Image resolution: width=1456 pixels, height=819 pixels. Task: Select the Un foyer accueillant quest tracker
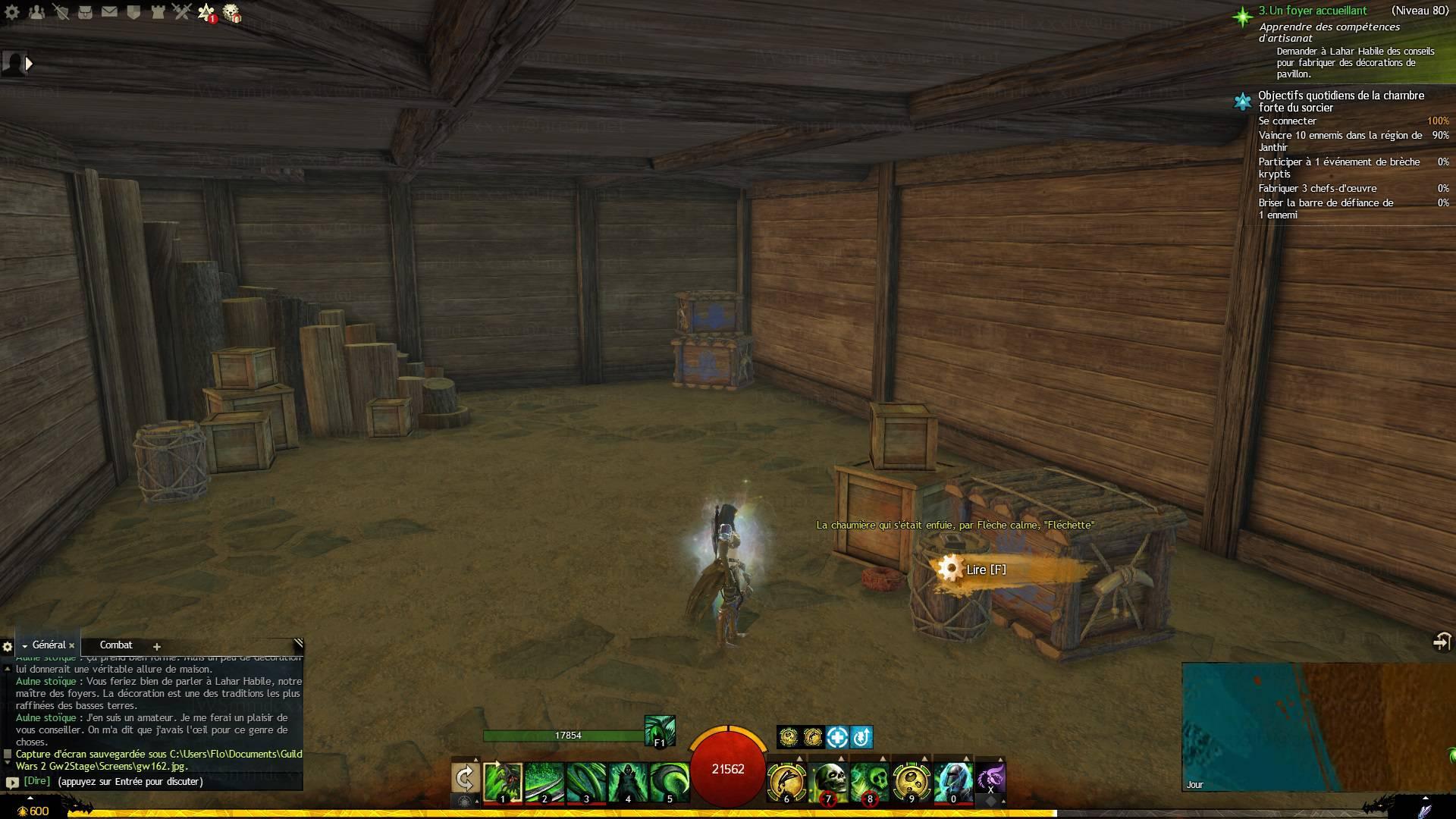tap(1312, 11)
